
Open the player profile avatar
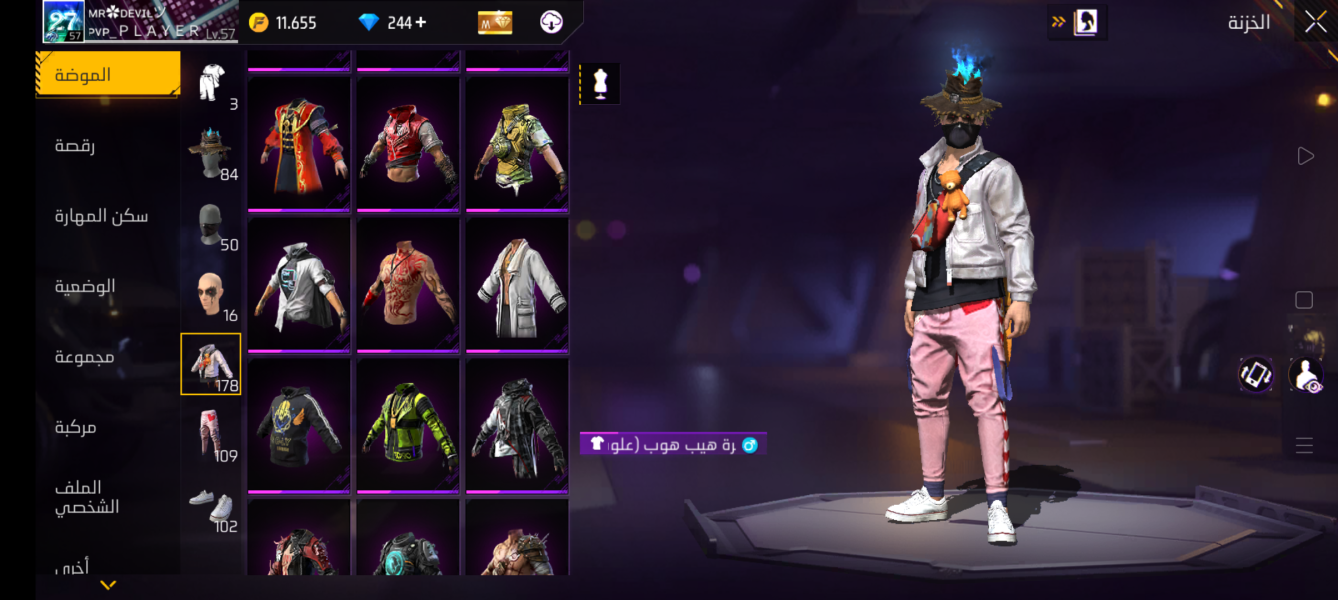(x=63, y=22)
